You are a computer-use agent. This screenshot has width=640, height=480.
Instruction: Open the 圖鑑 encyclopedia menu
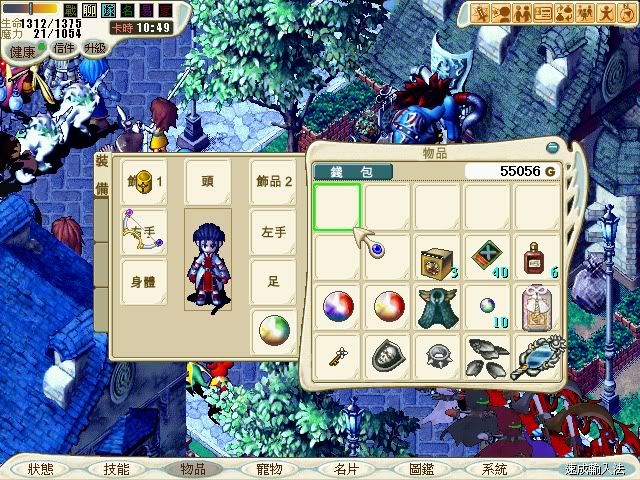421,468
